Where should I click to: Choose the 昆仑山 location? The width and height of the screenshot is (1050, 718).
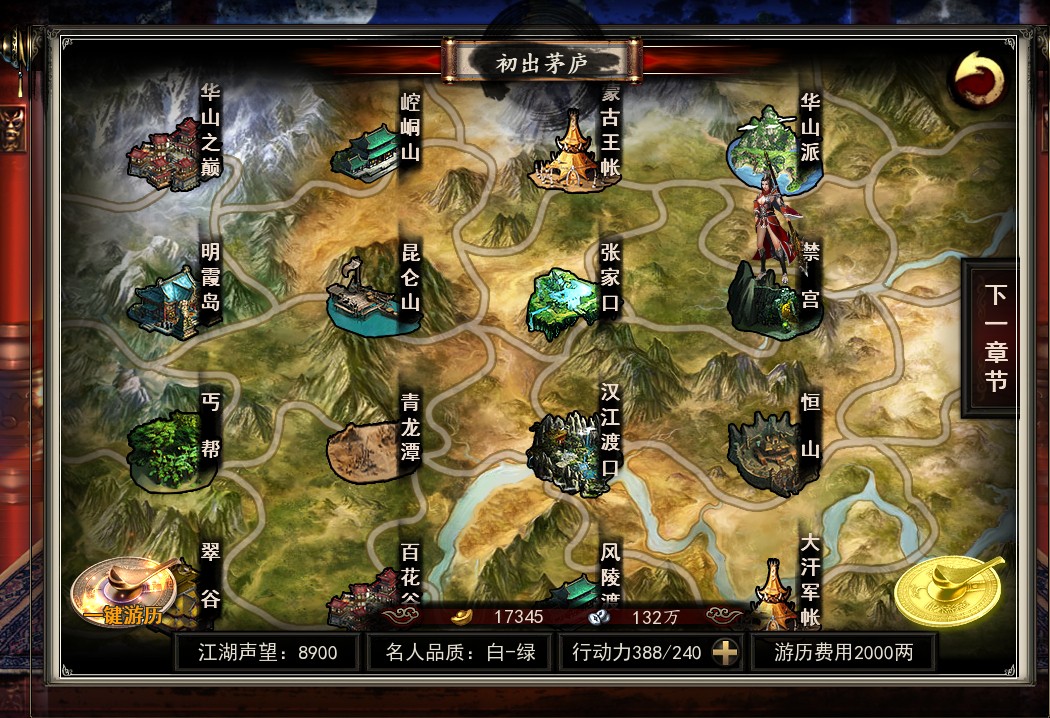[364, 296]
